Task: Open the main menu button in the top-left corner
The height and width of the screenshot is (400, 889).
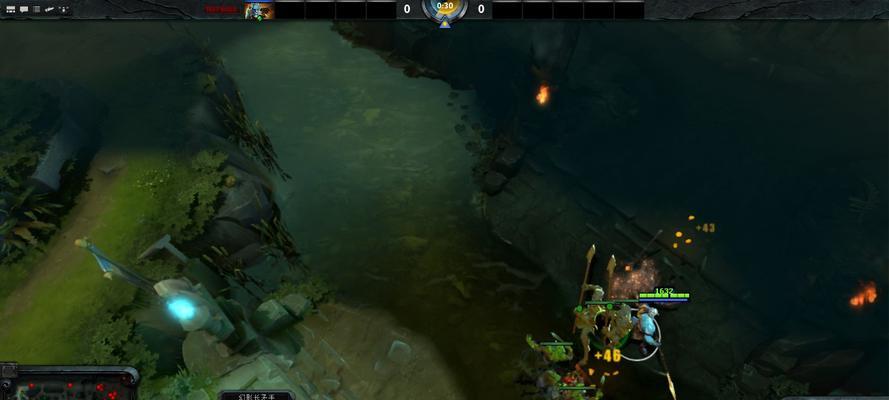Action: (x=9, y=9)
